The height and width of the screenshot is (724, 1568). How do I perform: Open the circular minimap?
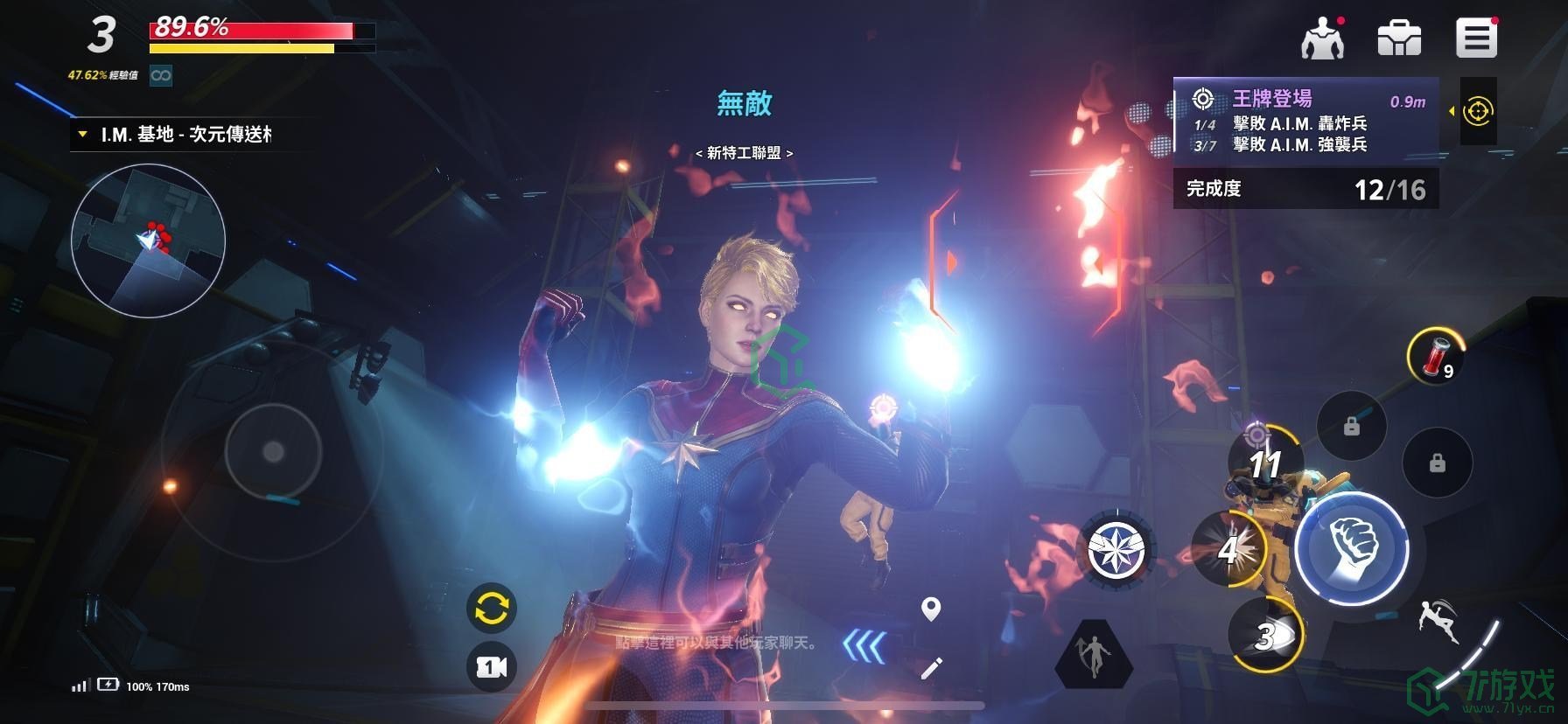click(148, 239)
